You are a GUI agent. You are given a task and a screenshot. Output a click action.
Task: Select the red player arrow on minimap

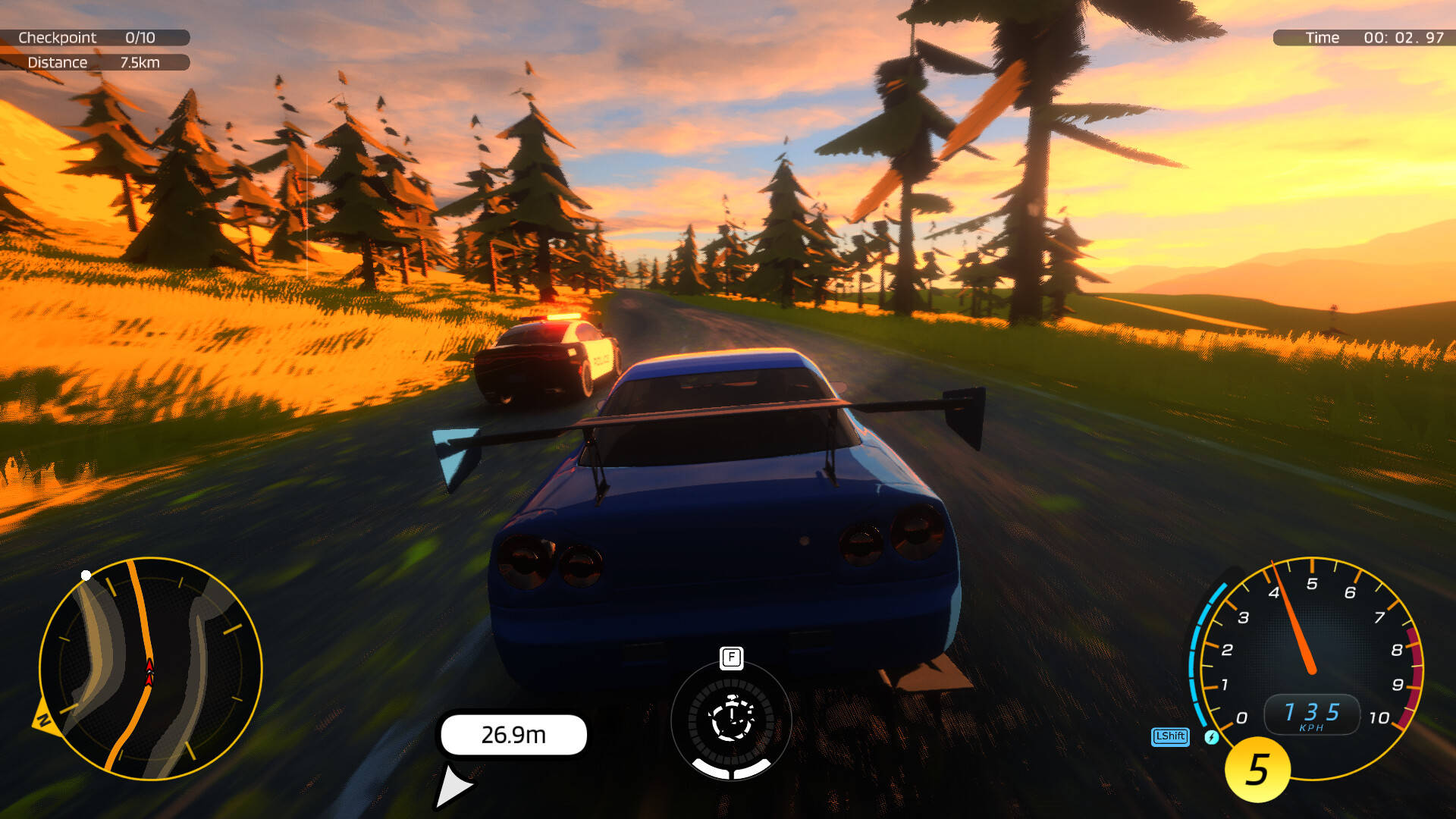pos(149,672)
